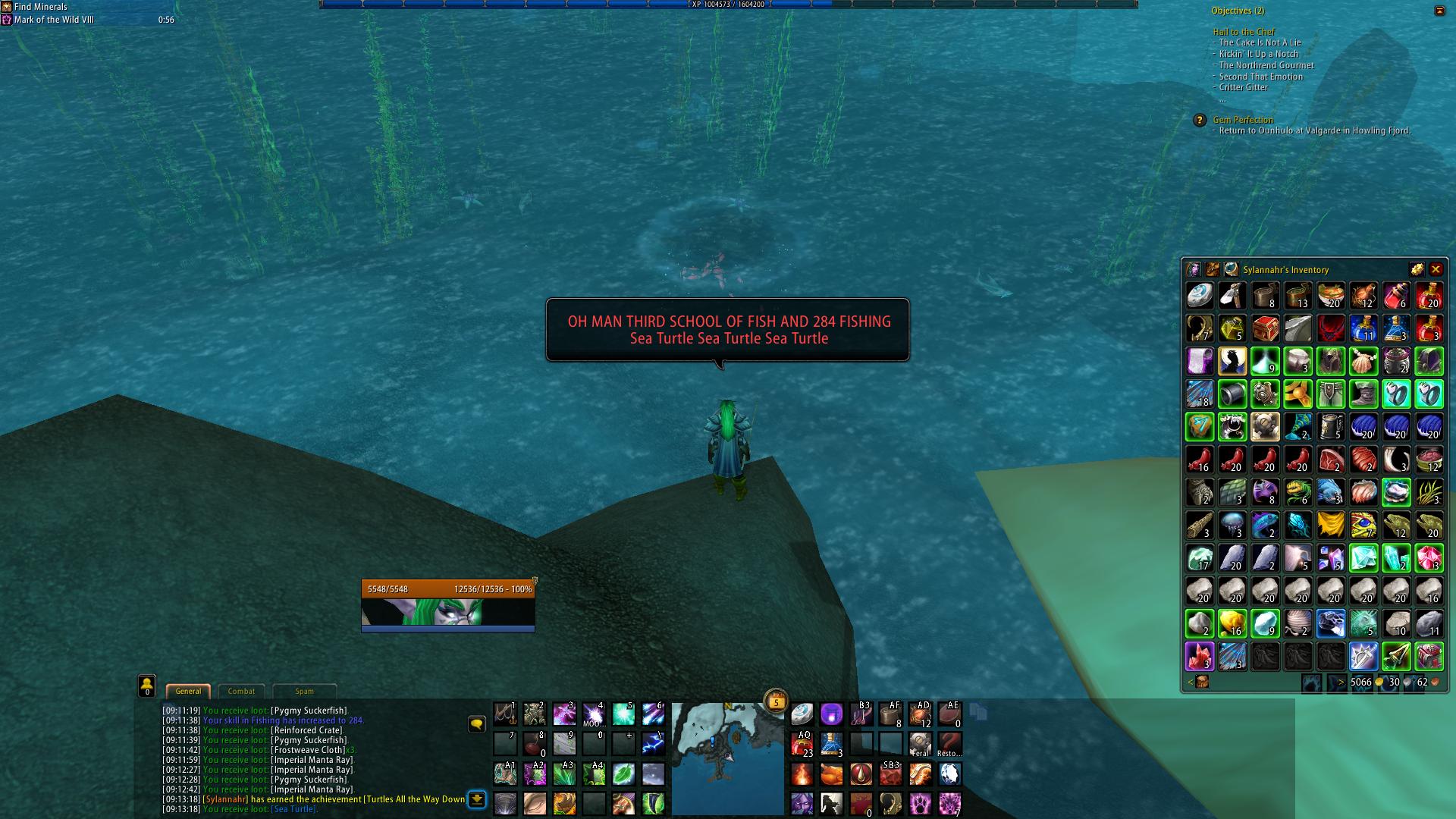Select the General chat tab

(x=188, y=691)
